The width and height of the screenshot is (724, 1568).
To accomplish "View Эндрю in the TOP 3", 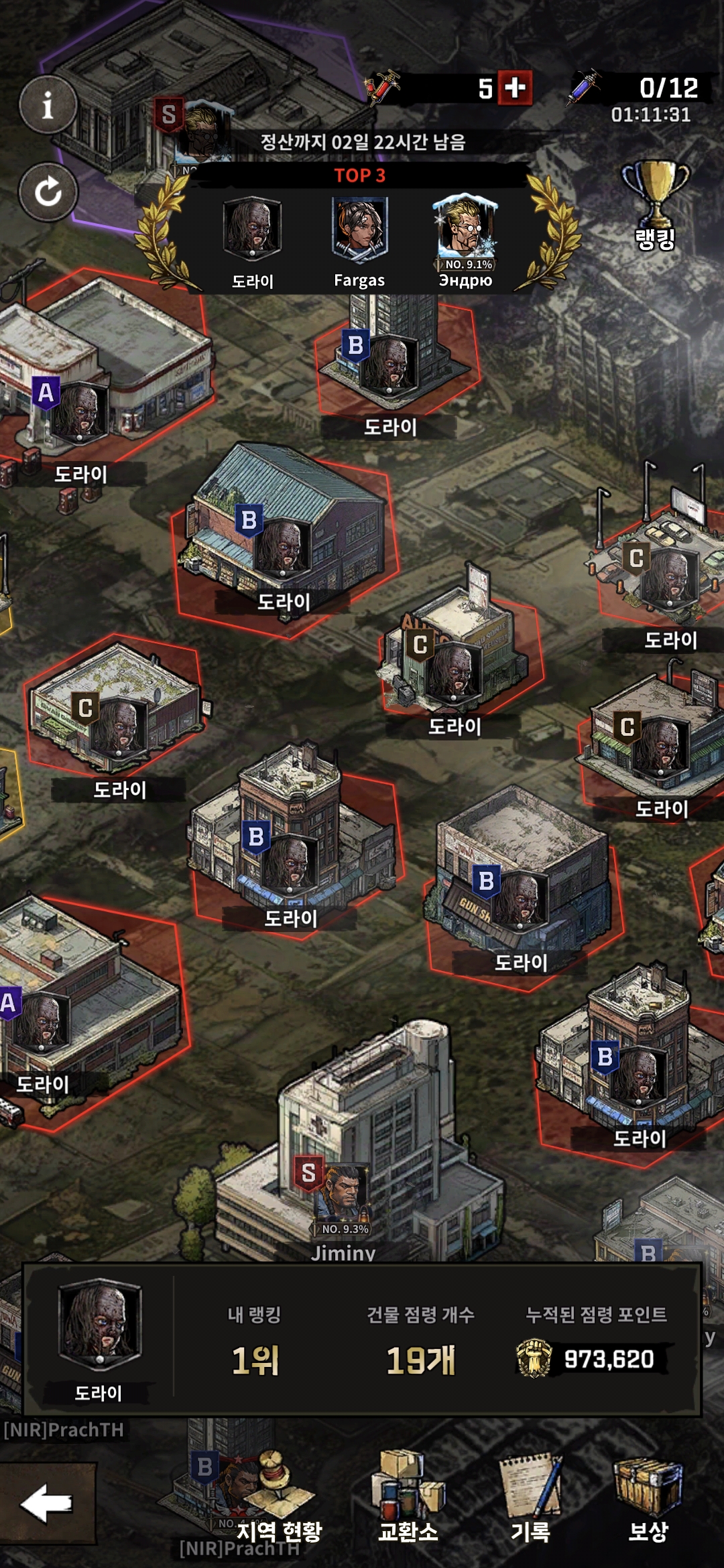I will pyautogui.click(x=465, y=233).
